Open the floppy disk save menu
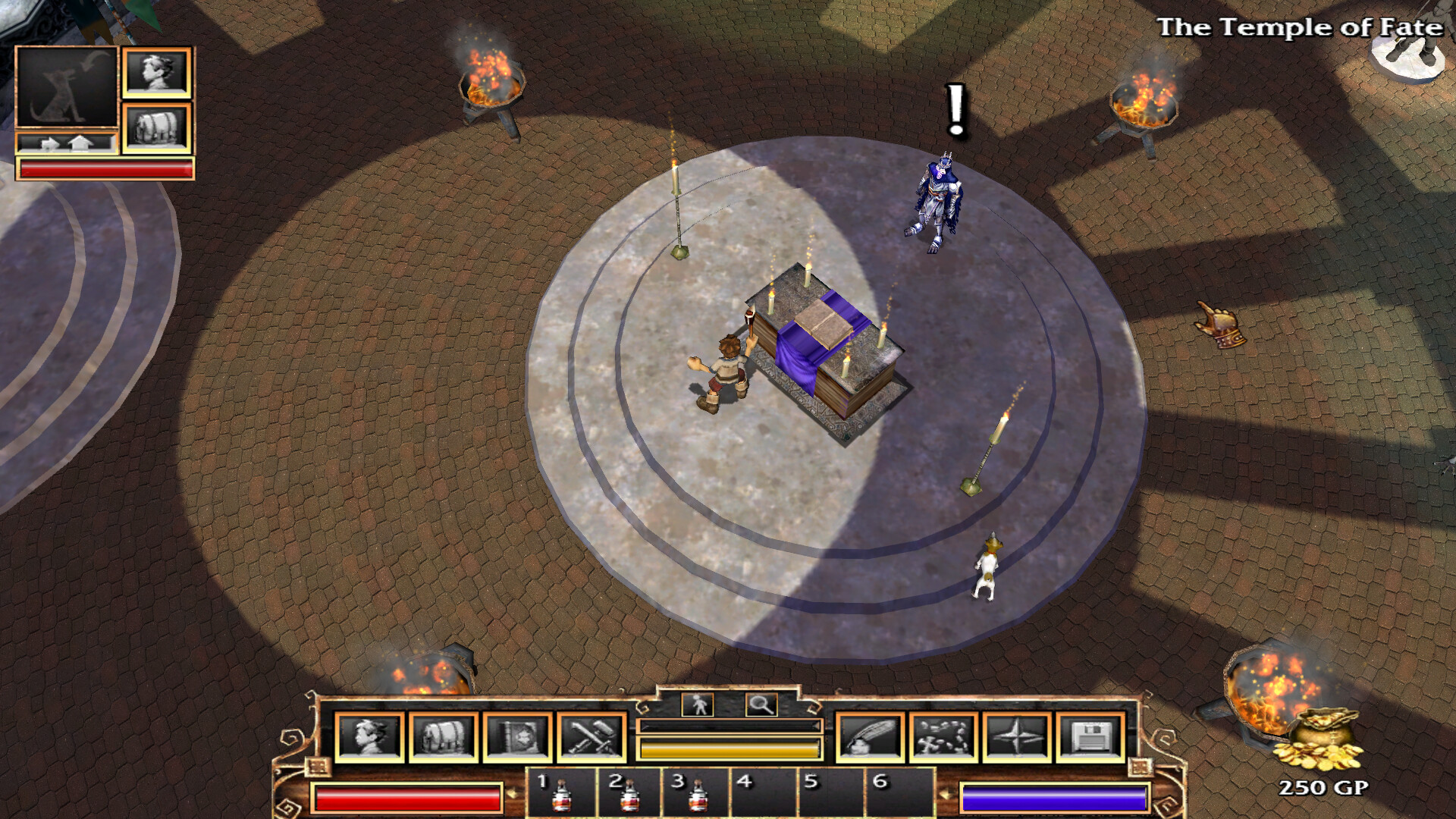1456x819 pixels. 1090,736
